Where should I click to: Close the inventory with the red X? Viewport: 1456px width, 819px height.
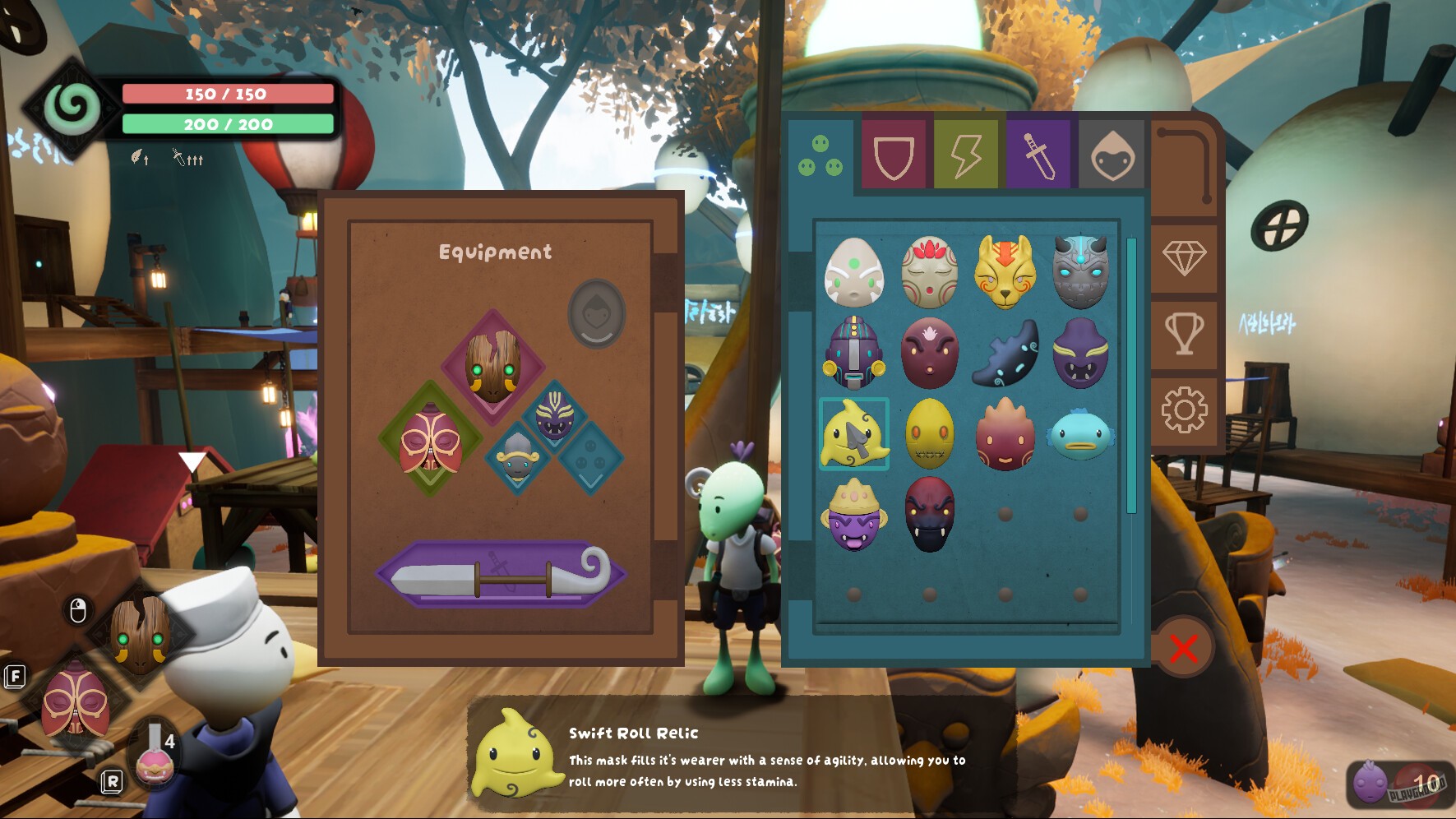coord(1182,646)
